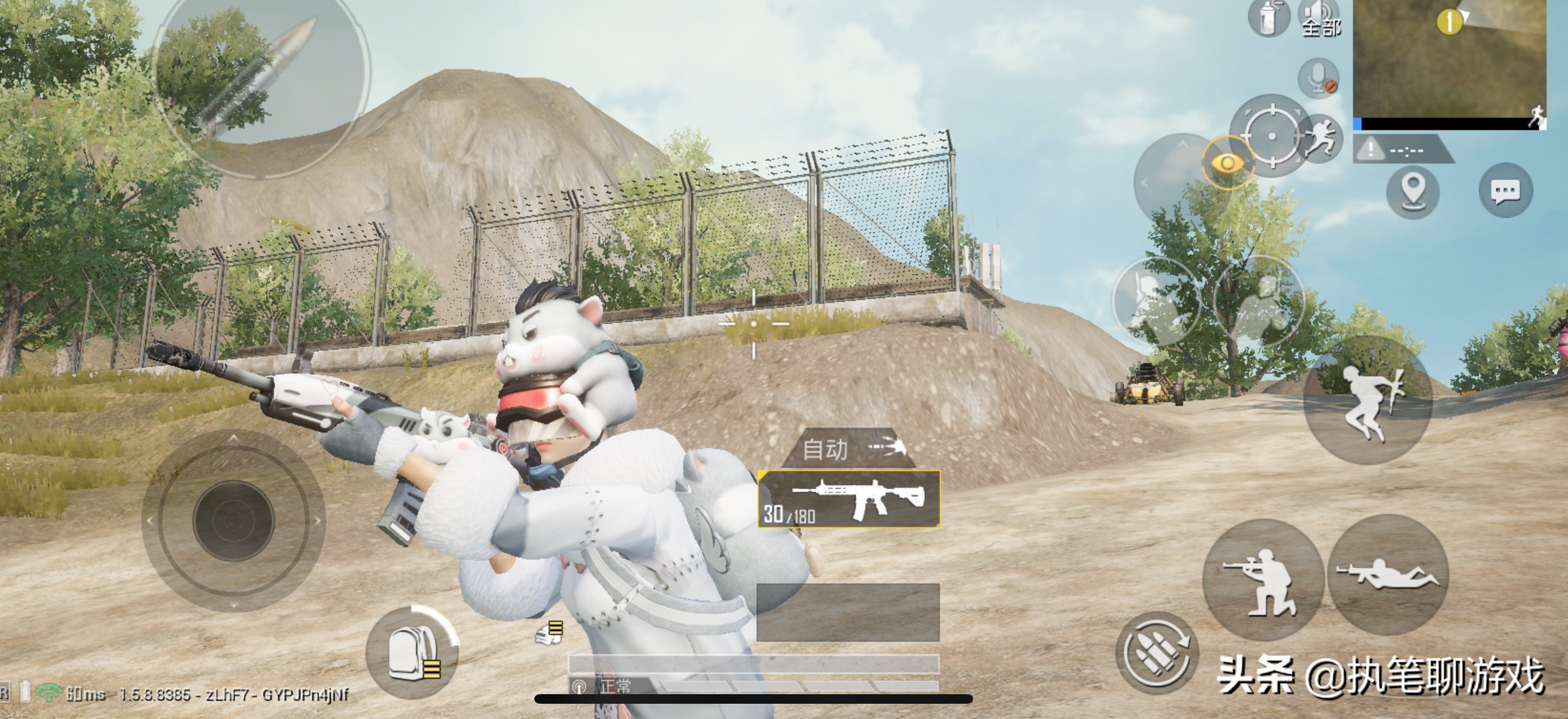Tap the jump button
1568x719 pixels.
[1368, 401]
